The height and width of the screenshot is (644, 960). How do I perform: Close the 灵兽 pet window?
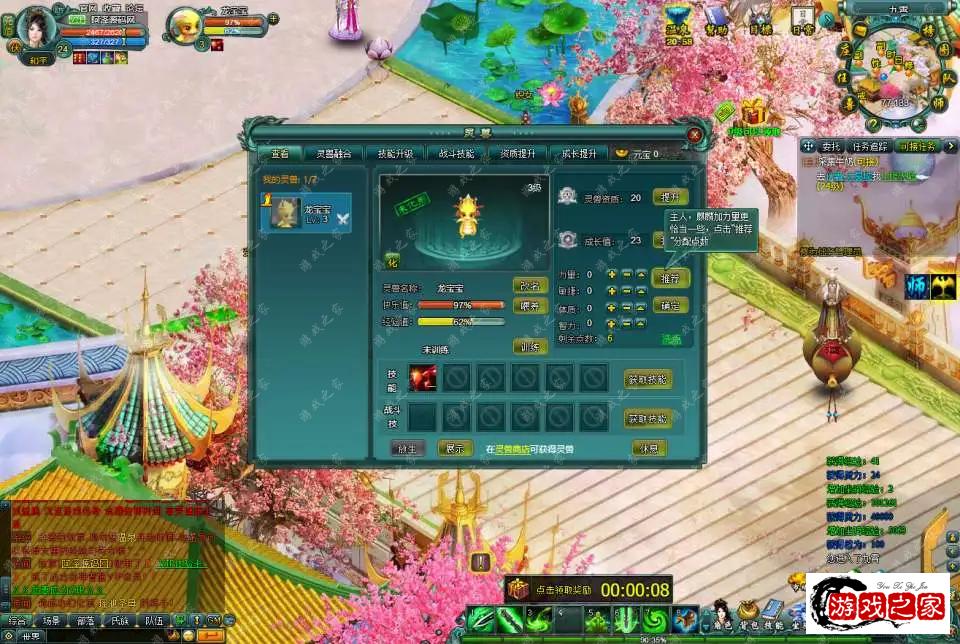[694, 134]
